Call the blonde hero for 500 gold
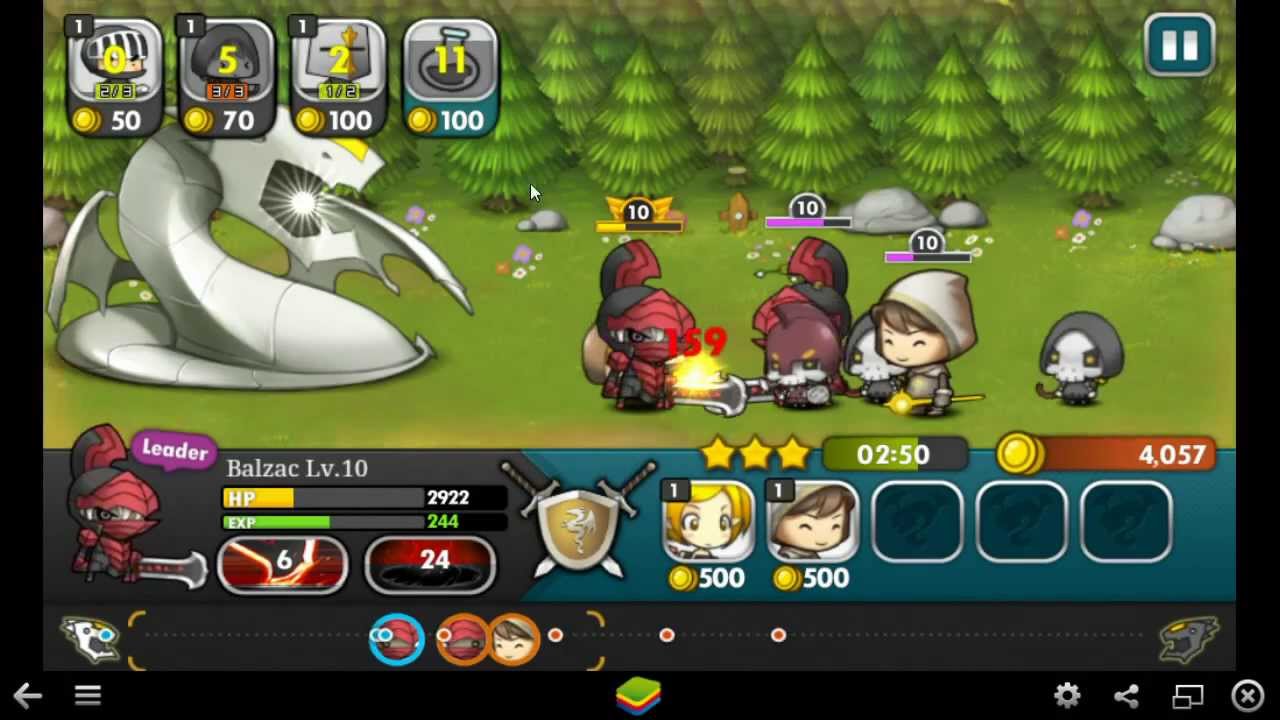 [709, 523]
